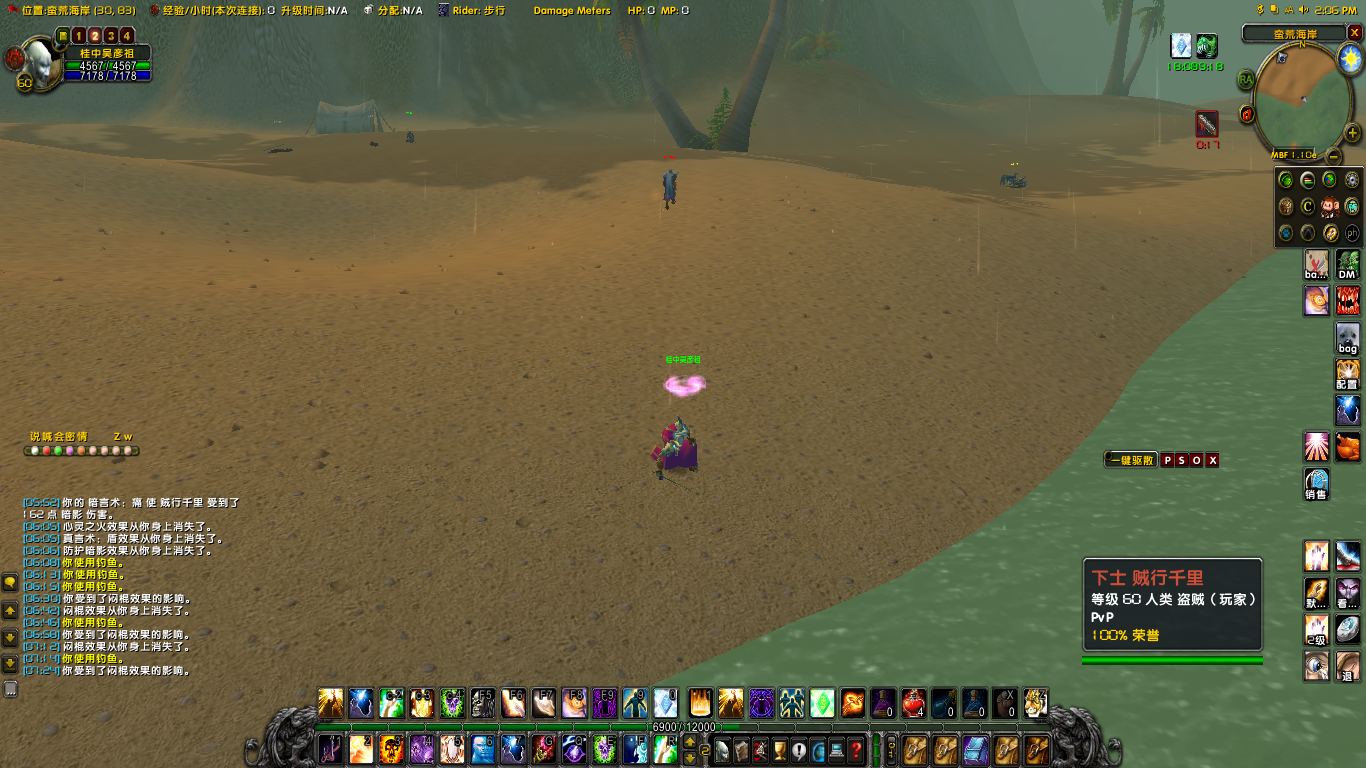Screen dimensions: 1366x768
Task: Cast the yellow skull spell on key 3
Action: pos(392,749)
